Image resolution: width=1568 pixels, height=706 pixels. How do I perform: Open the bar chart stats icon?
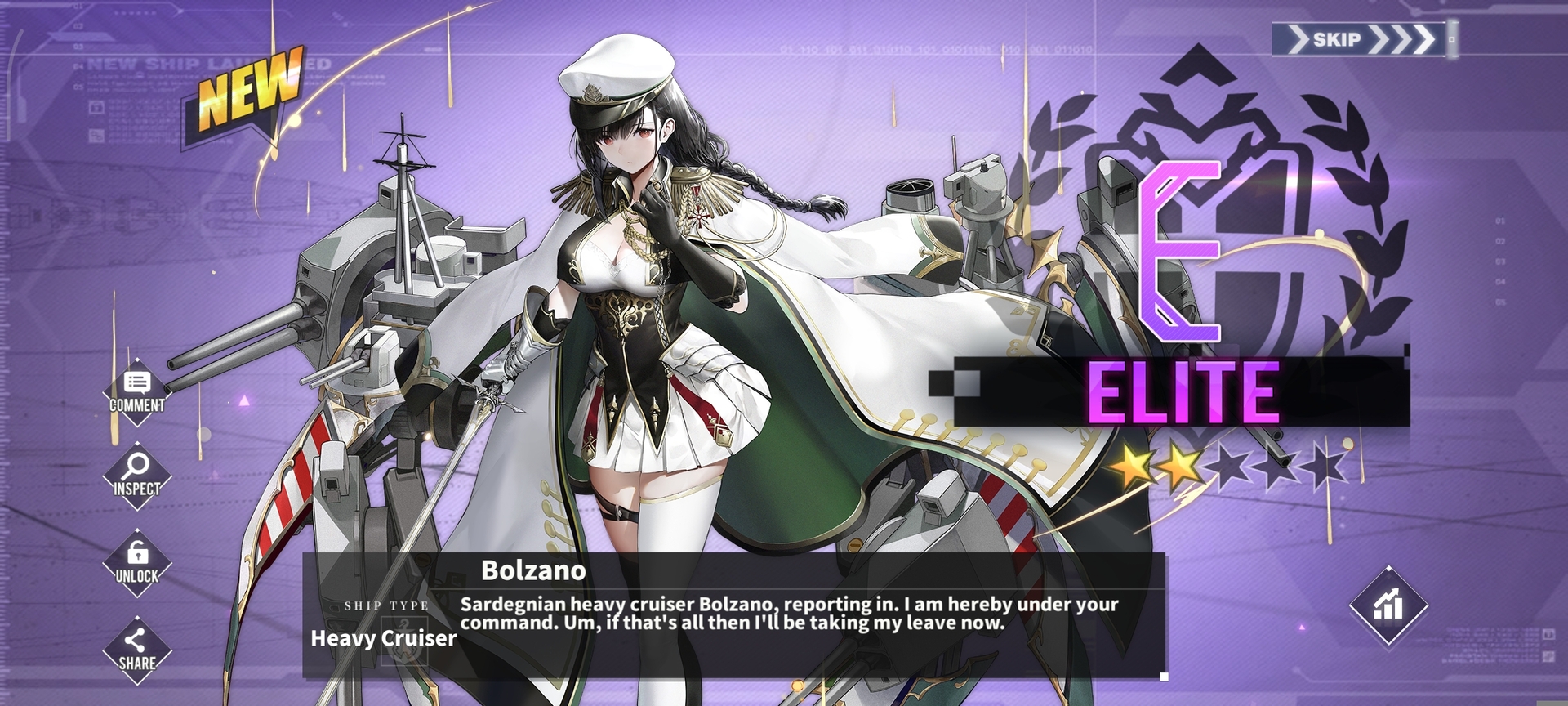[1388, 605]
